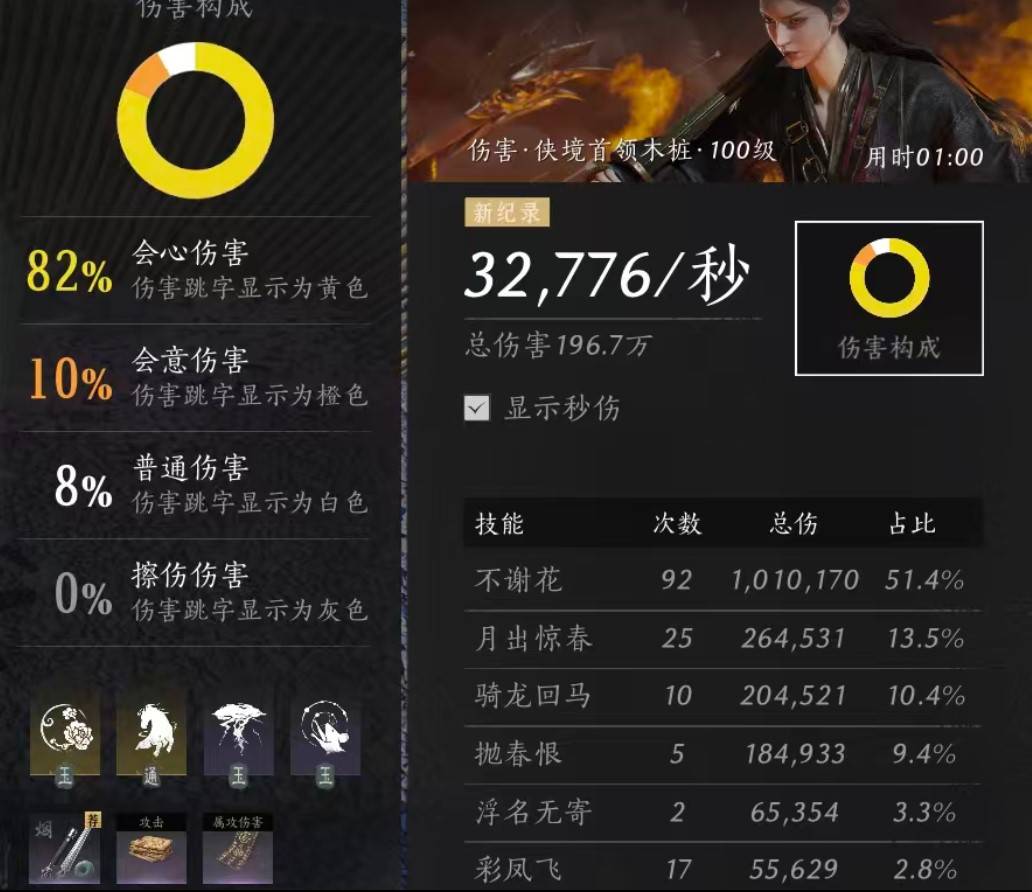Screen dimensions: 1032x892
Task: Select the 月出惊春 skill row
Action: 722,638
